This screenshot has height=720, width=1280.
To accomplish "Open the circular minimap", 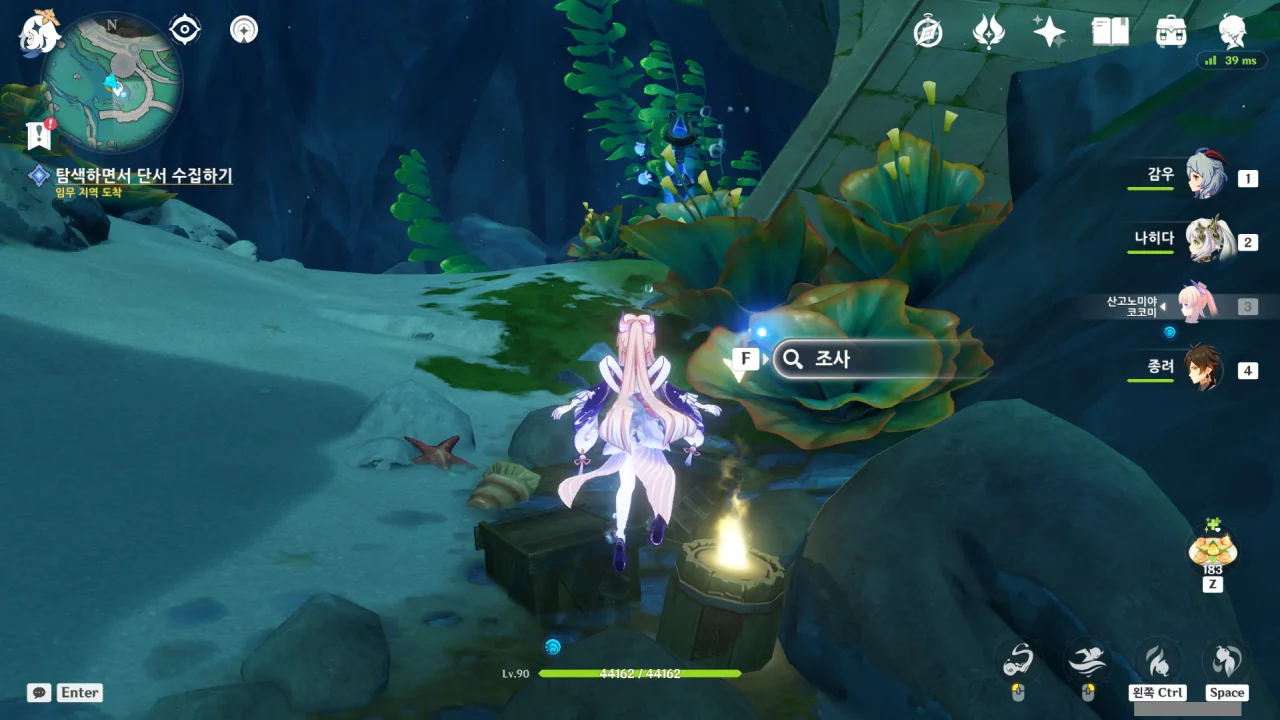I will [x=112, y=82].
